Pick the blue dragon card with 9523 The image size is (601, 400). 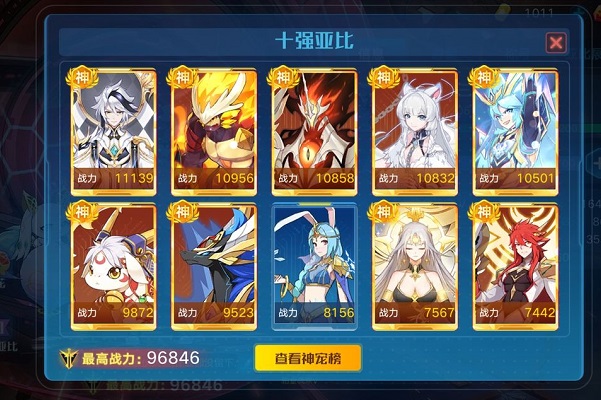(214, 267)
